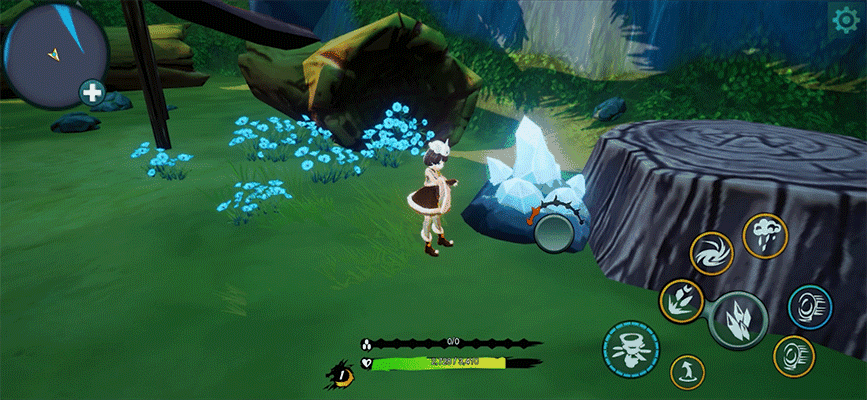Activate the large tornado ability button
The width and height of the screenshot is (867, 400).
click(x=631, y=349)
